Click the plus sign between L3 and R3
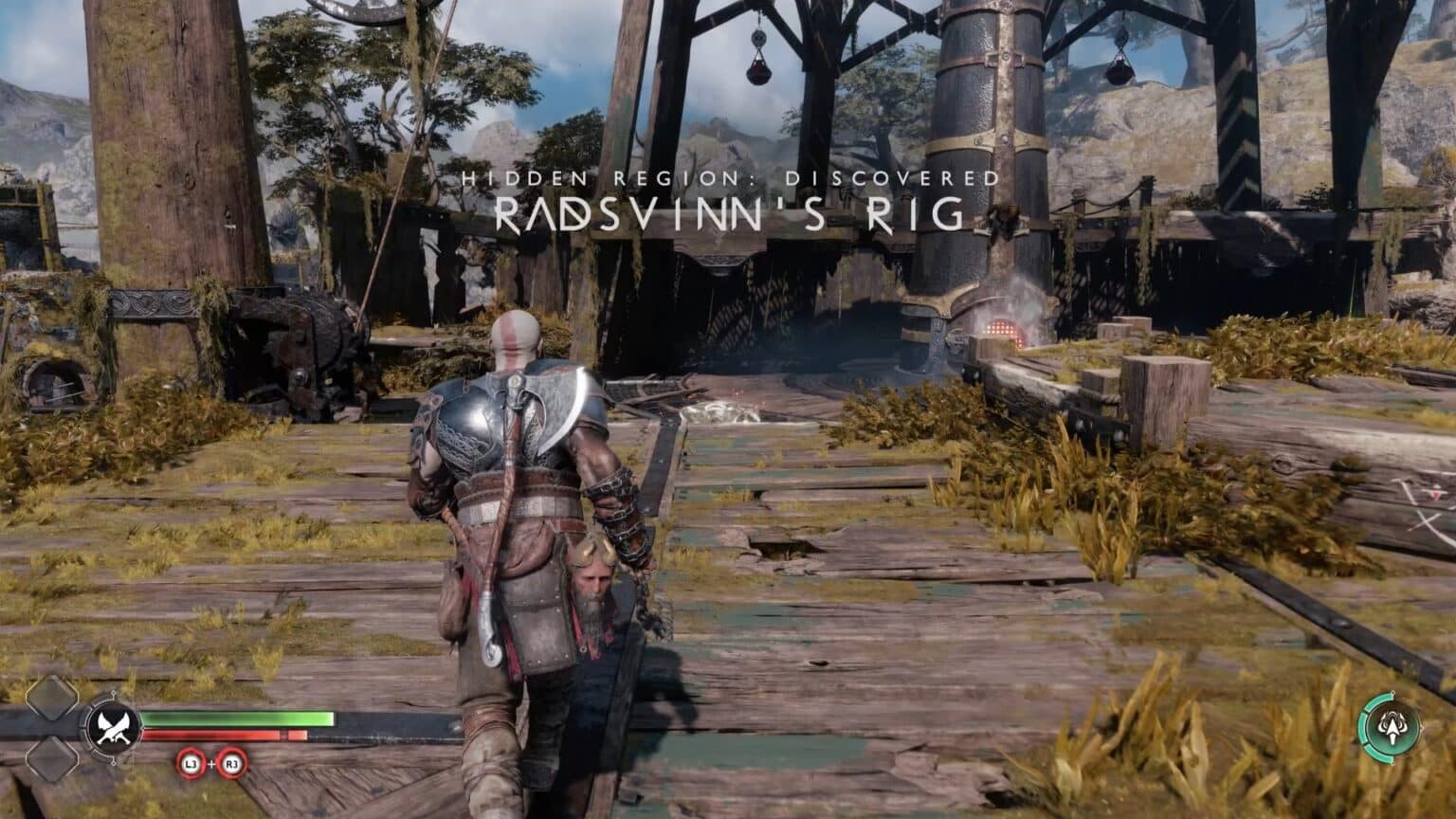 pos(211,763)
